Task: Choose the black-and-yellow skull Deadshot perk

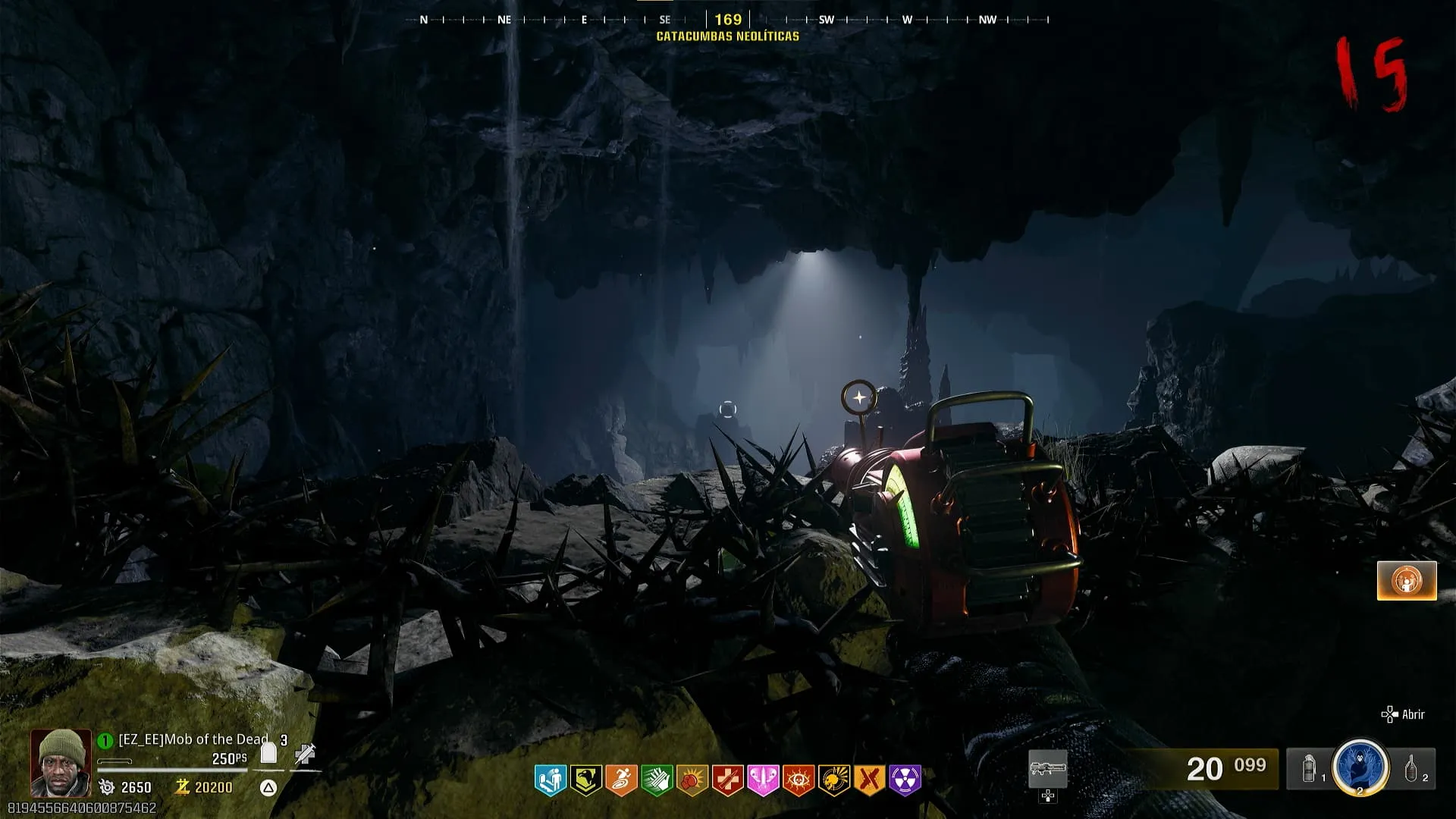Action: 833,780
